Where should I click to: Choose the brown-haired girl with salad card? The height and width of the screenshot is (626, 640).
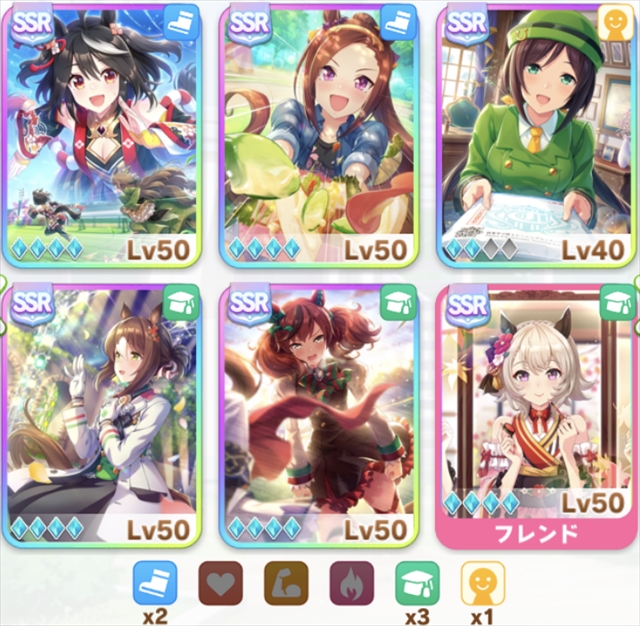tap(320, 135)
